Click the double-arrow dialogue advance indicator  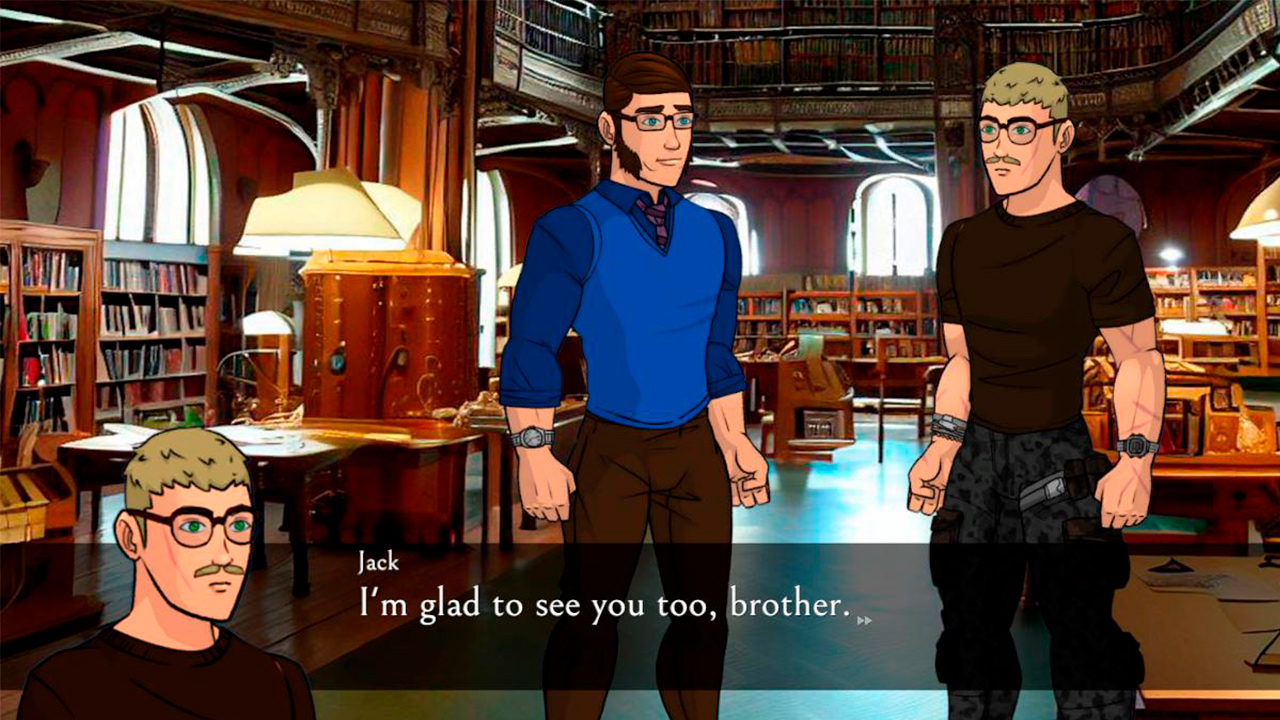coord(862,618)
